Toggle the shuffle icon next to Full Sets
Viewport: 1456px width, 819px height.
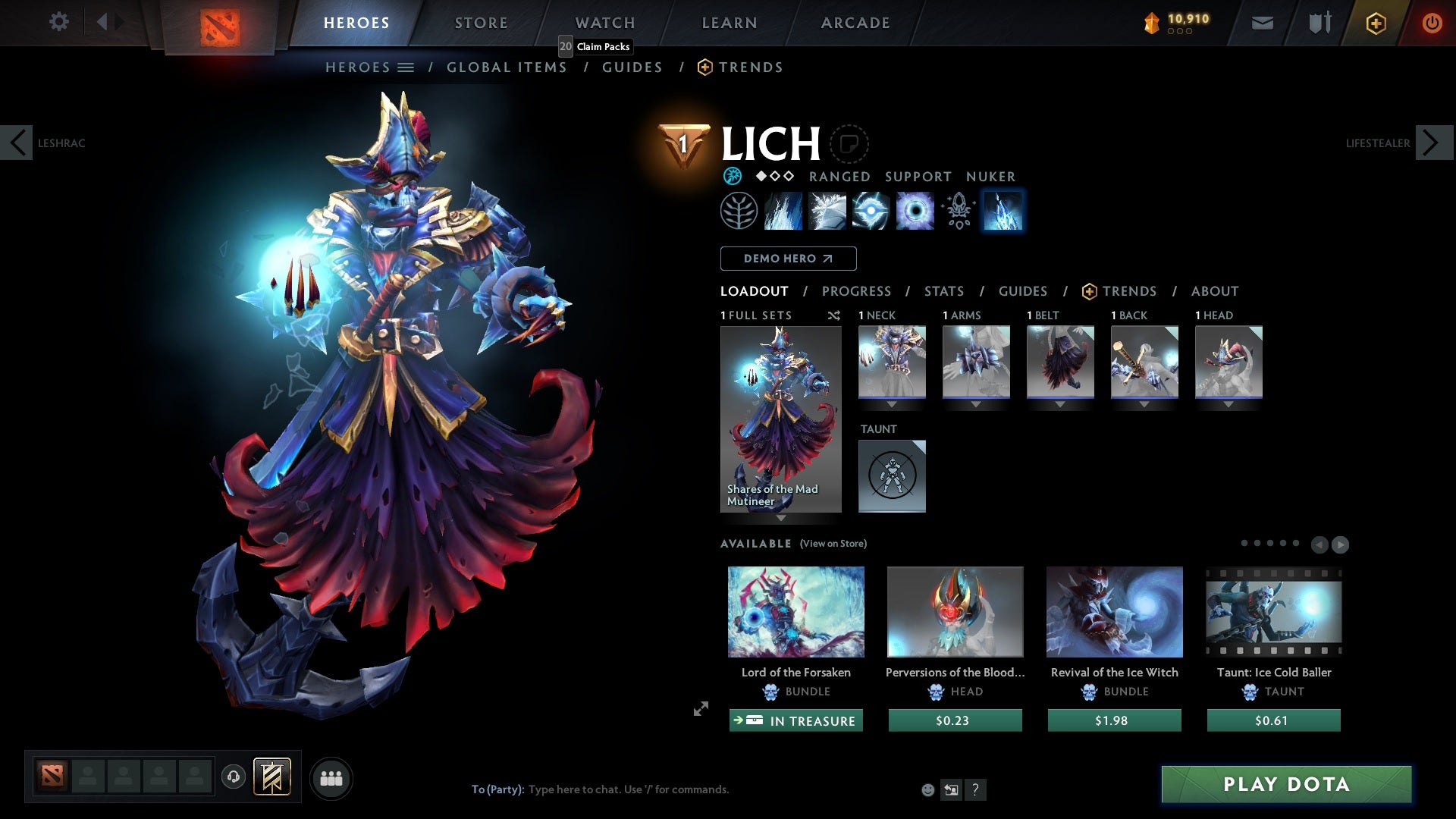tap(833, 315)
